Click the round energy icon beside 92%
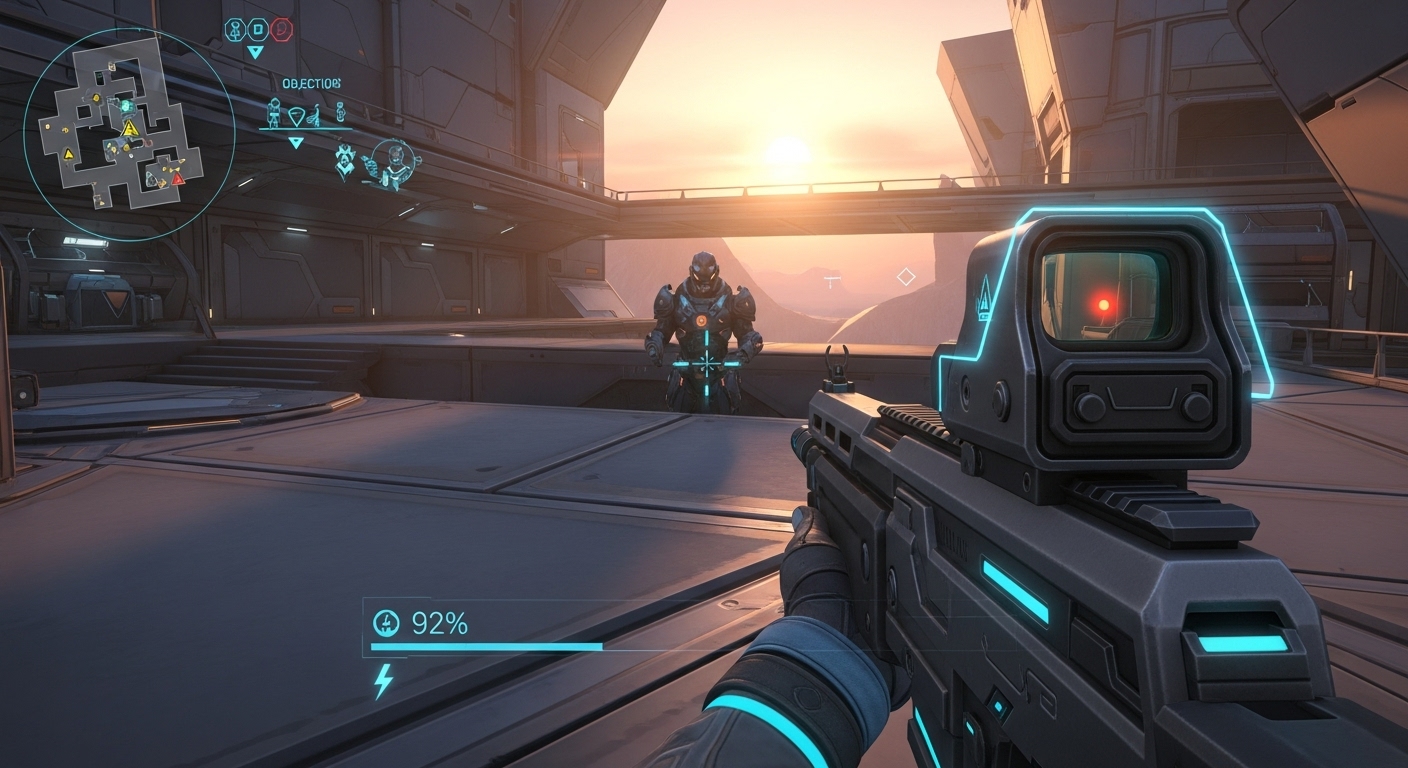The image size is (1408, 768). [x=385, y=624]
